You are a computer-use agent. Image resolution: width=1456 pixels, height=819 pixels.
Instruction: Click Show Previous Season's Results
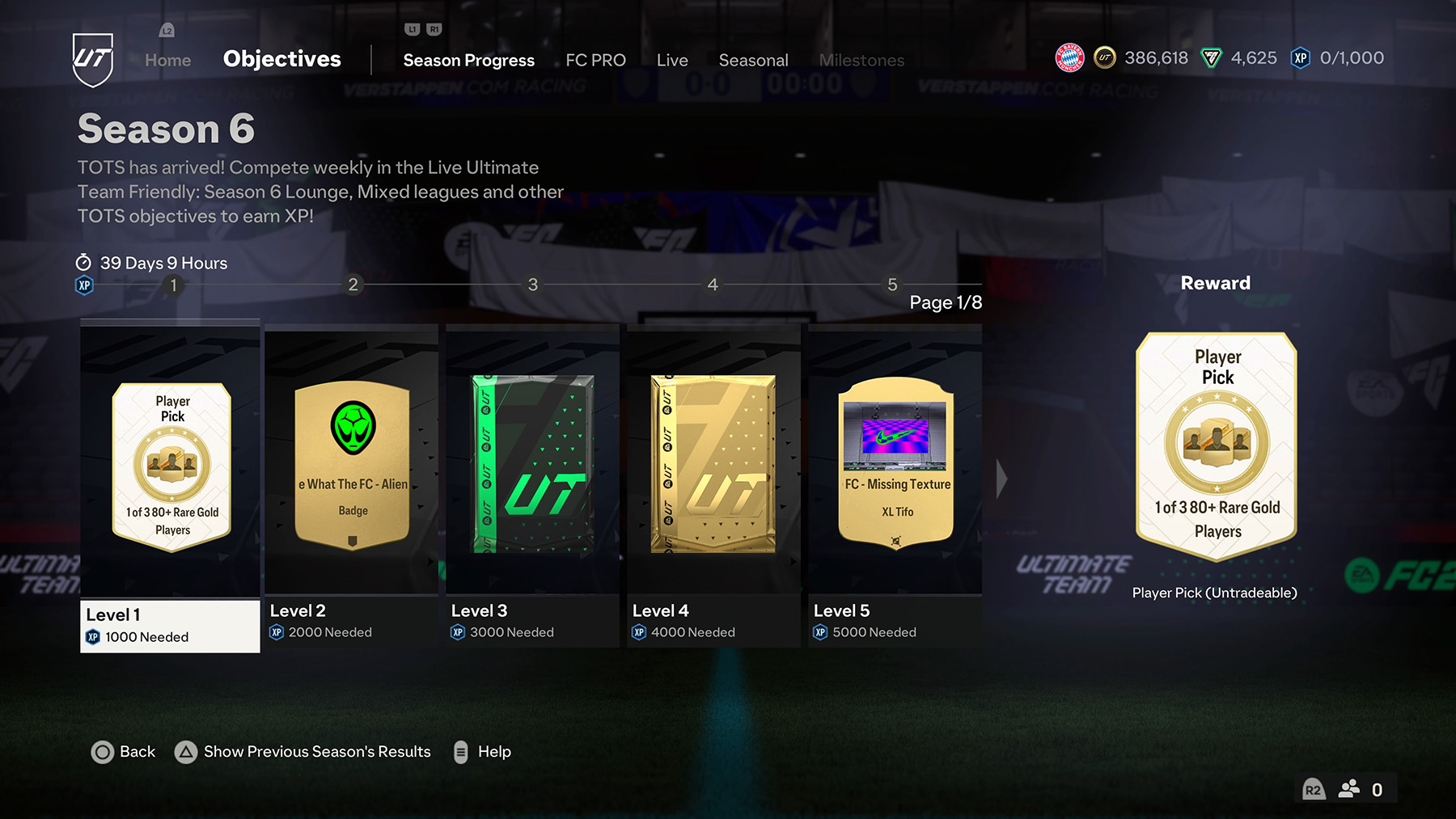[317, 751]
